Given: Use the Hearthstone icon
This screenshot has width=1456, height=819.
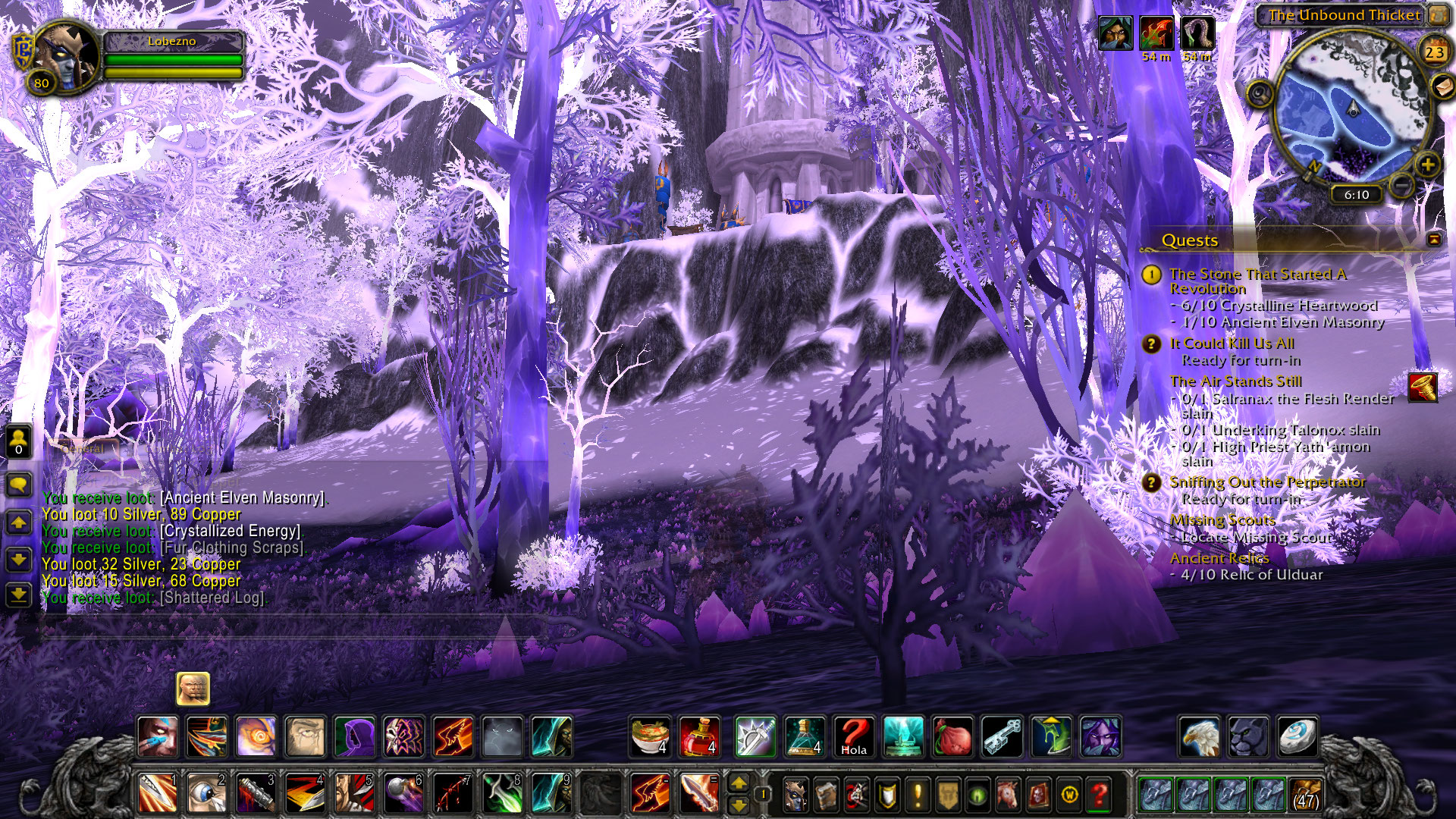Looking at the screenshot, I should pyautogui.click(x=1297, y=736).
